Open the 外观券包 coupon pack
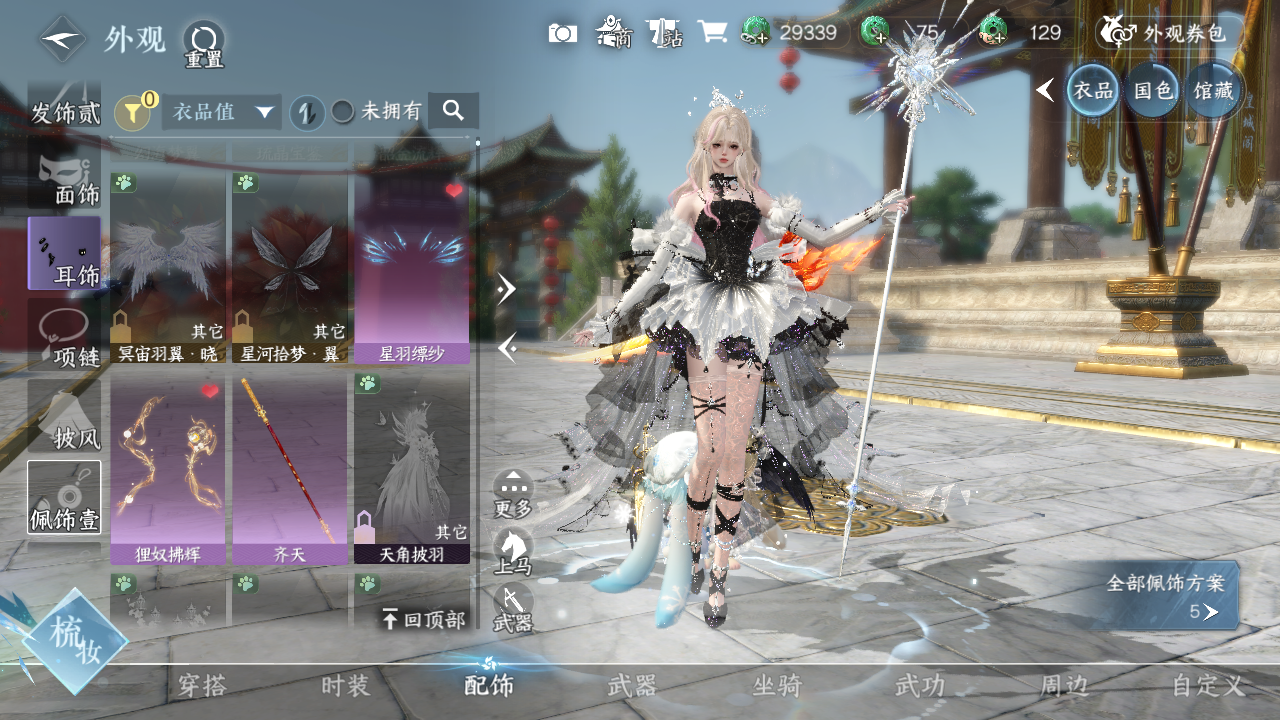 click(x=1165, y=33)
